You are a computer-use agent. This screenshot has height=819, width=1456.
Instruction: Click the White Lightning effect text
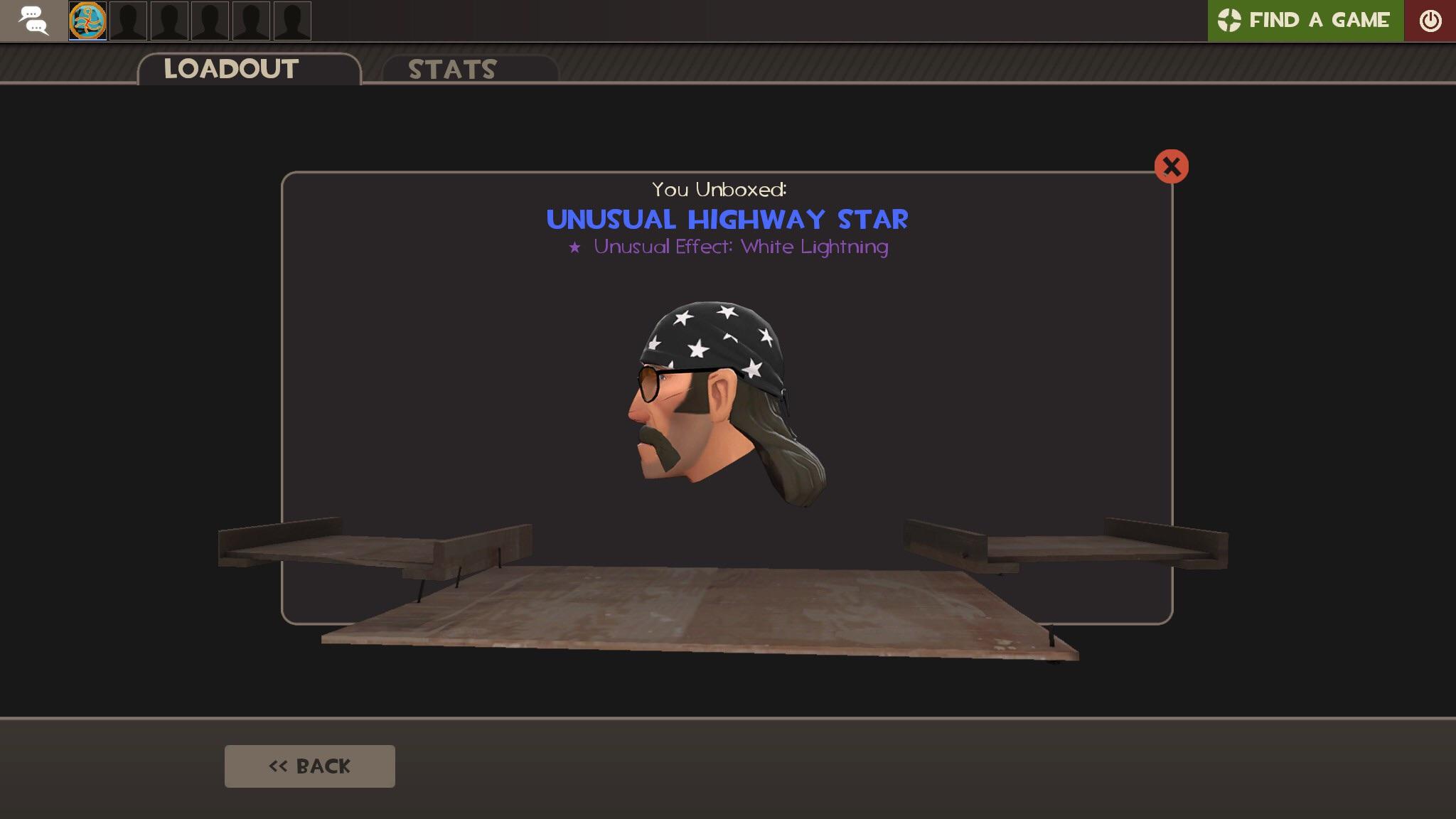coord(813,248)
